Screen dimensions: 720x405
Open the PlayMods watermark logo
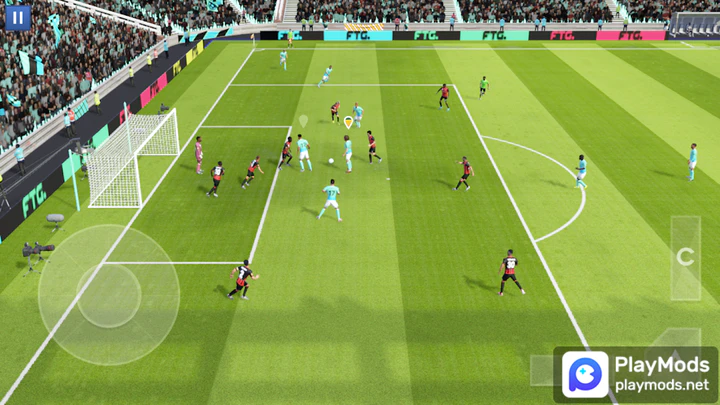coord(585,375)
